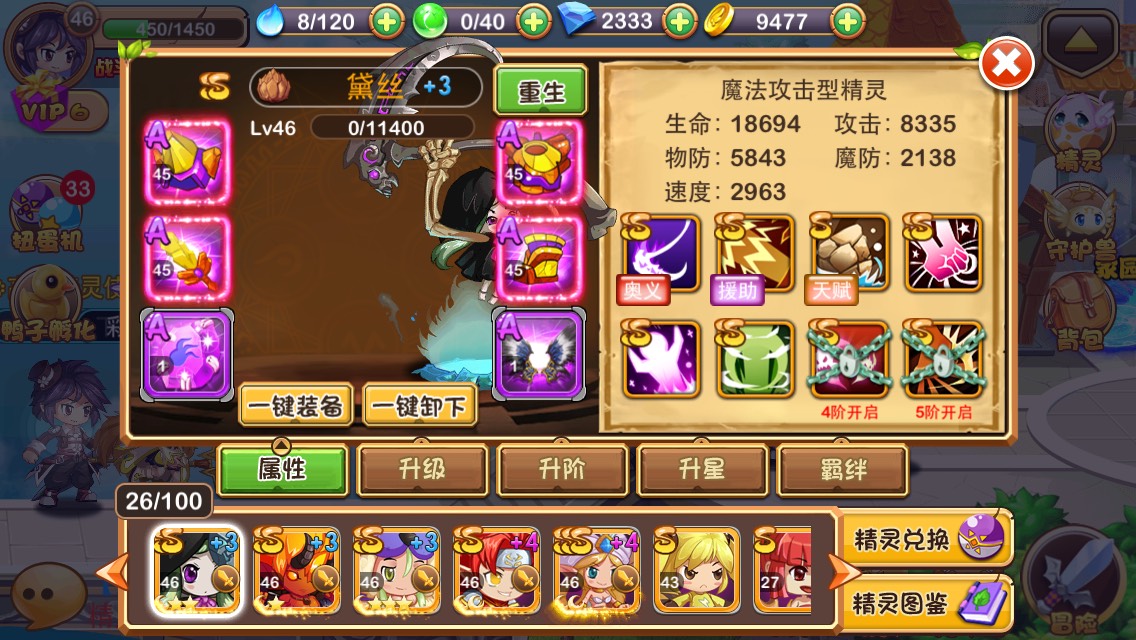
Task: Click the green 重生 rebirth button
Action: point(541,91)
